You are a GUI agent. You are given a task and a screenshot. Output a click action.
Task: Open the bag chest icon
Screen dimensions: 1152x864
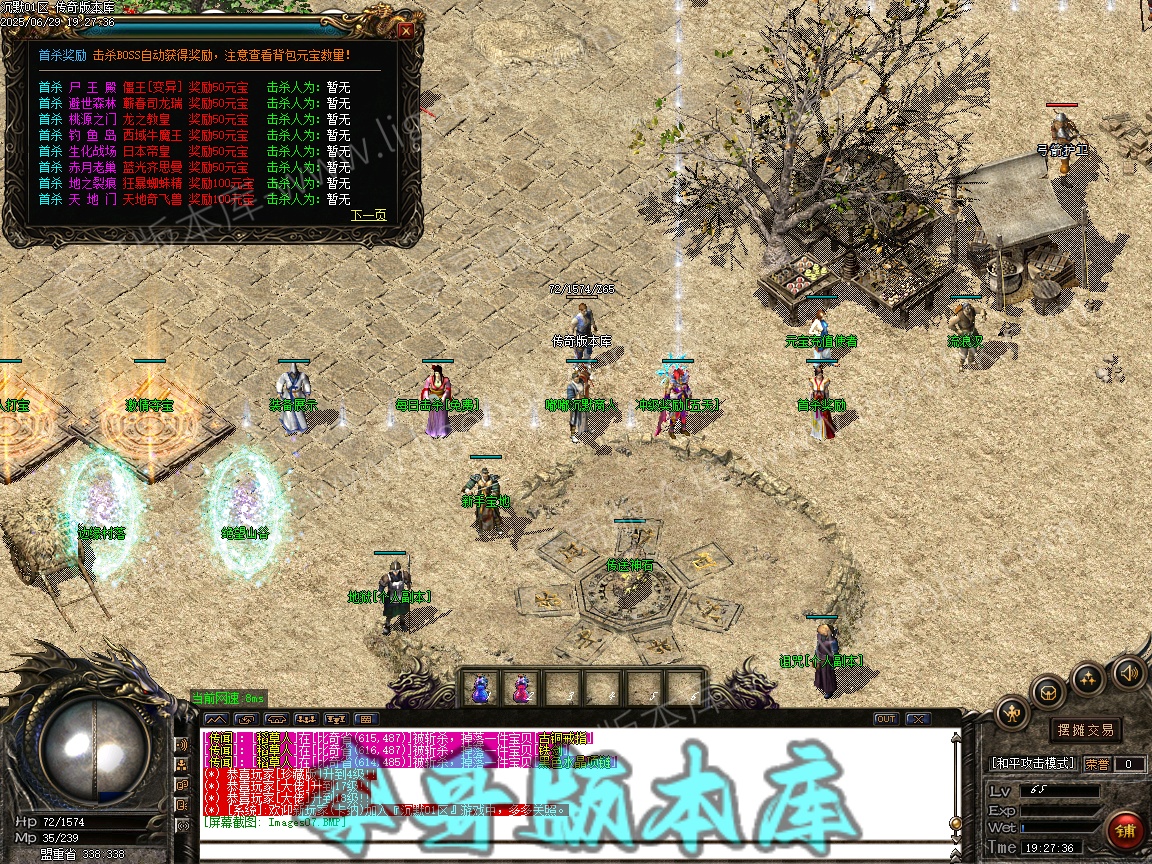click(x=1049, y=691)
